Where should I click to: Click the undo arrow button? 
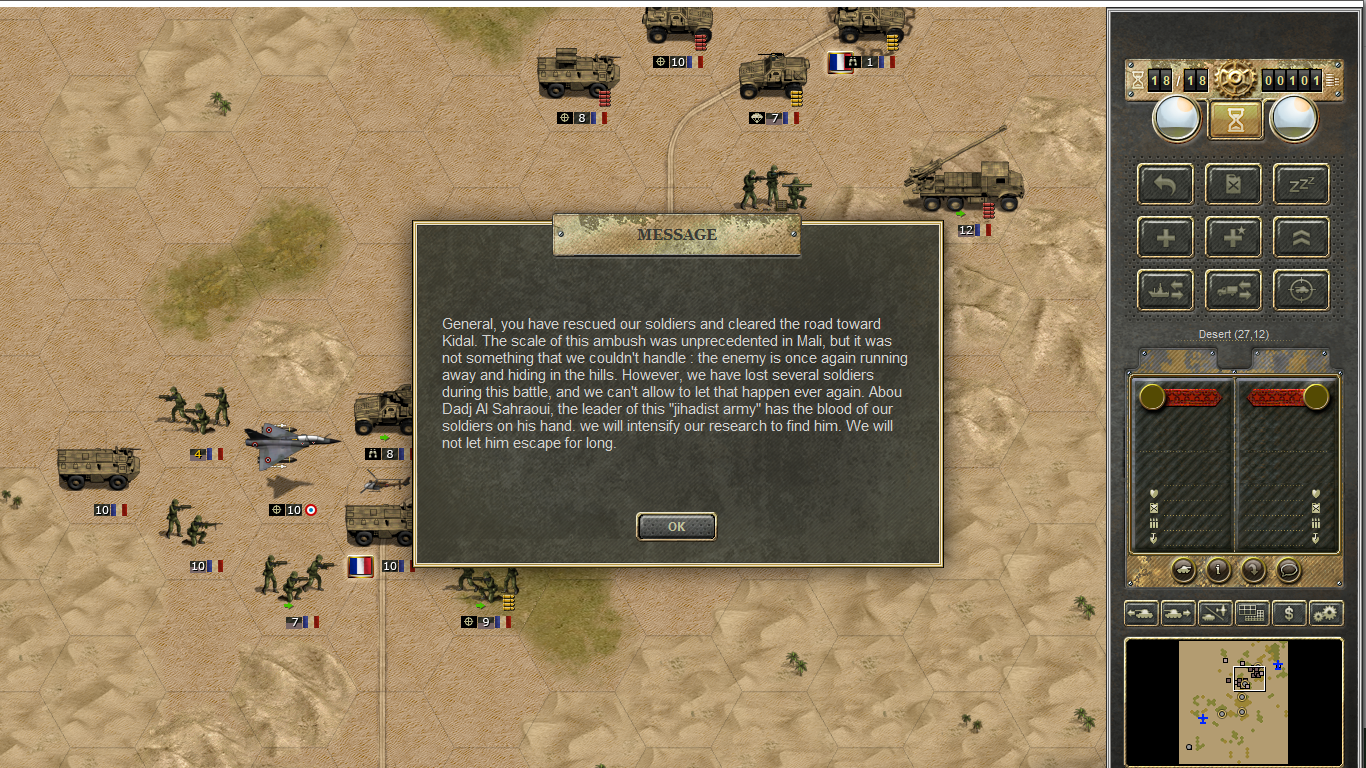click(1165, 184)
